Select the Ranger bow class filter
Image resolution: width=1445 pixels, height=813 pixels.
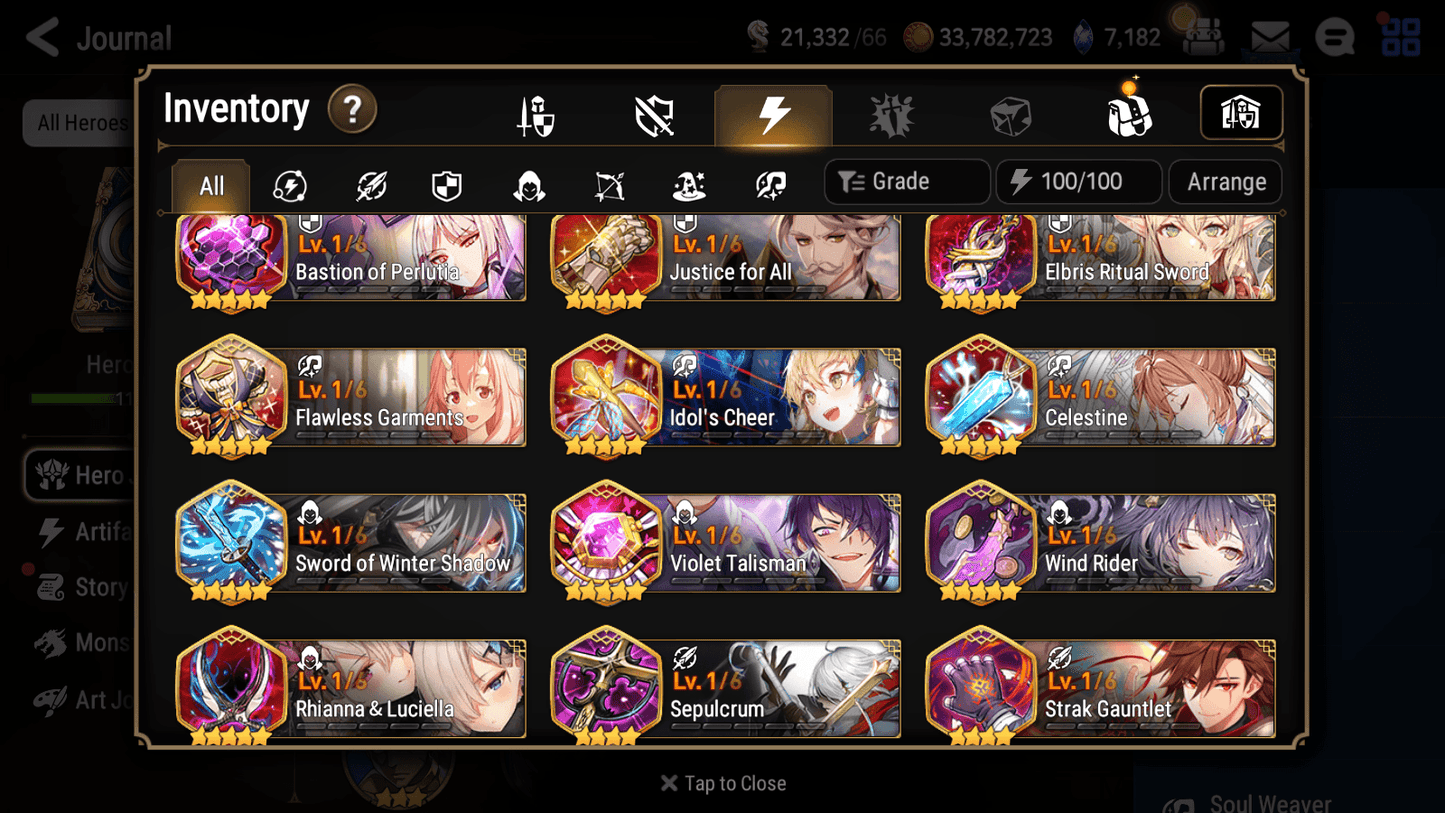[x=608, y=182]
